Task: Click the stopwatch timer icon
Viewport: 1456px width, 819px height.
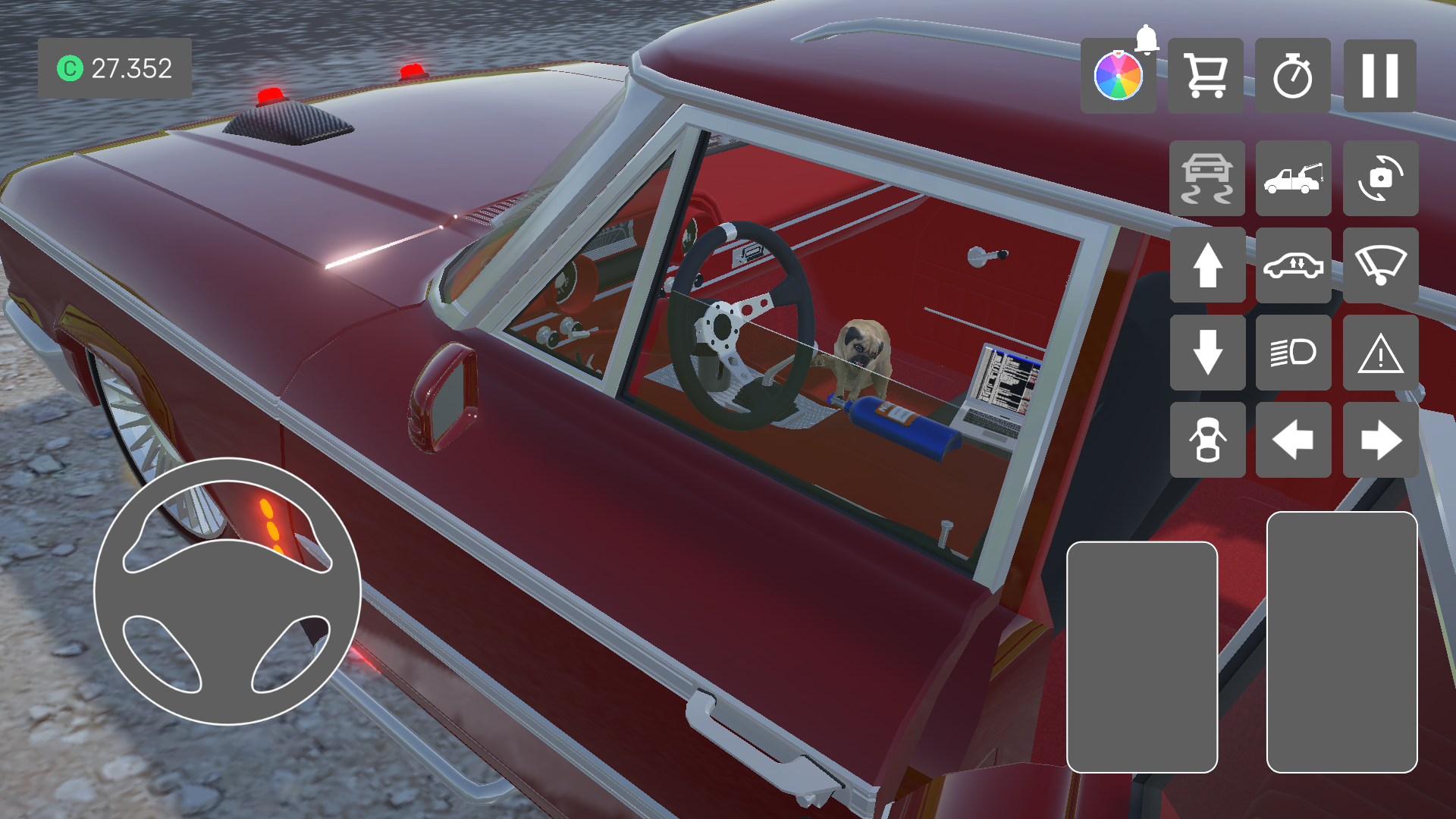Action: point(1293,74)
